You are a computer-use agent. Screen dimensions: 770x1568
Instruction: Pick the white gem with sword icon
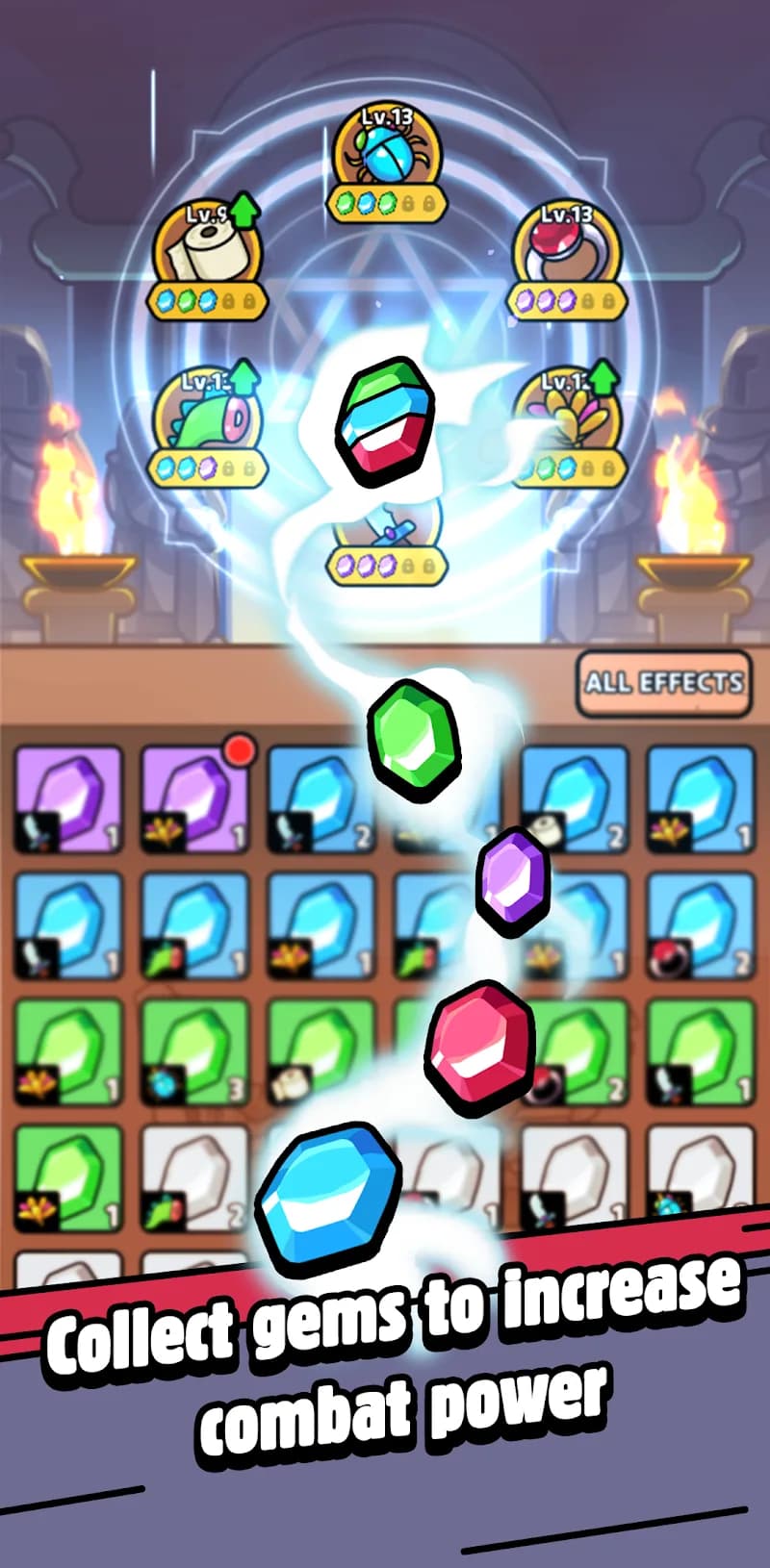574,1176
